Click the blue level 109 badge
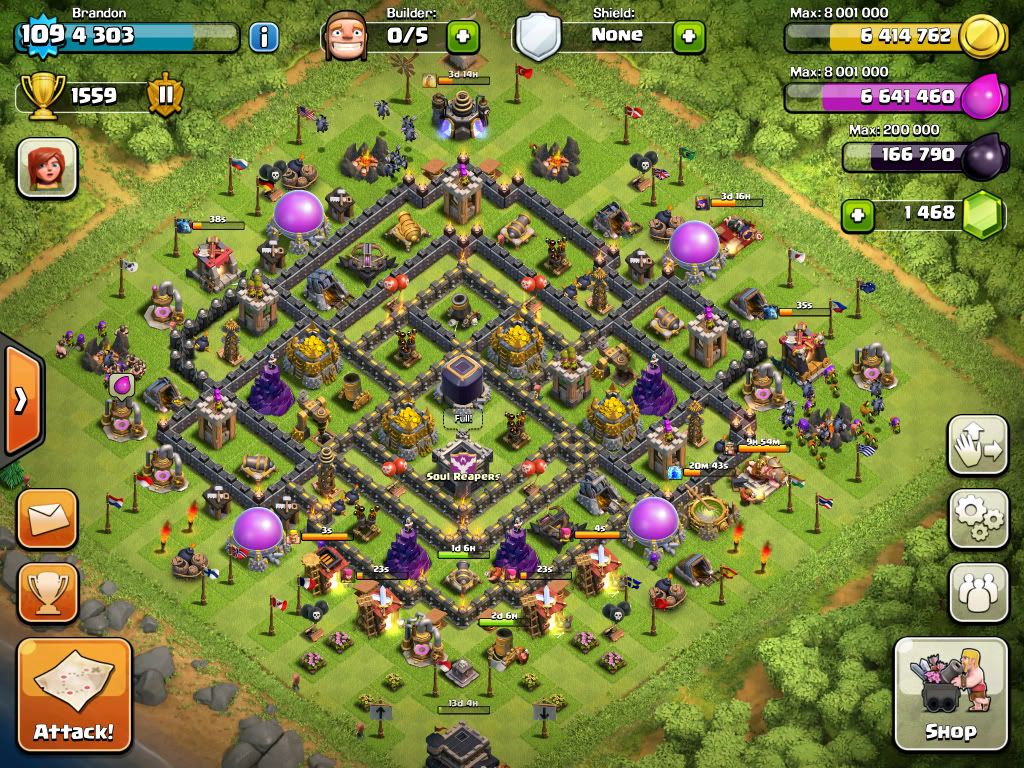 [x=41, y=36]
